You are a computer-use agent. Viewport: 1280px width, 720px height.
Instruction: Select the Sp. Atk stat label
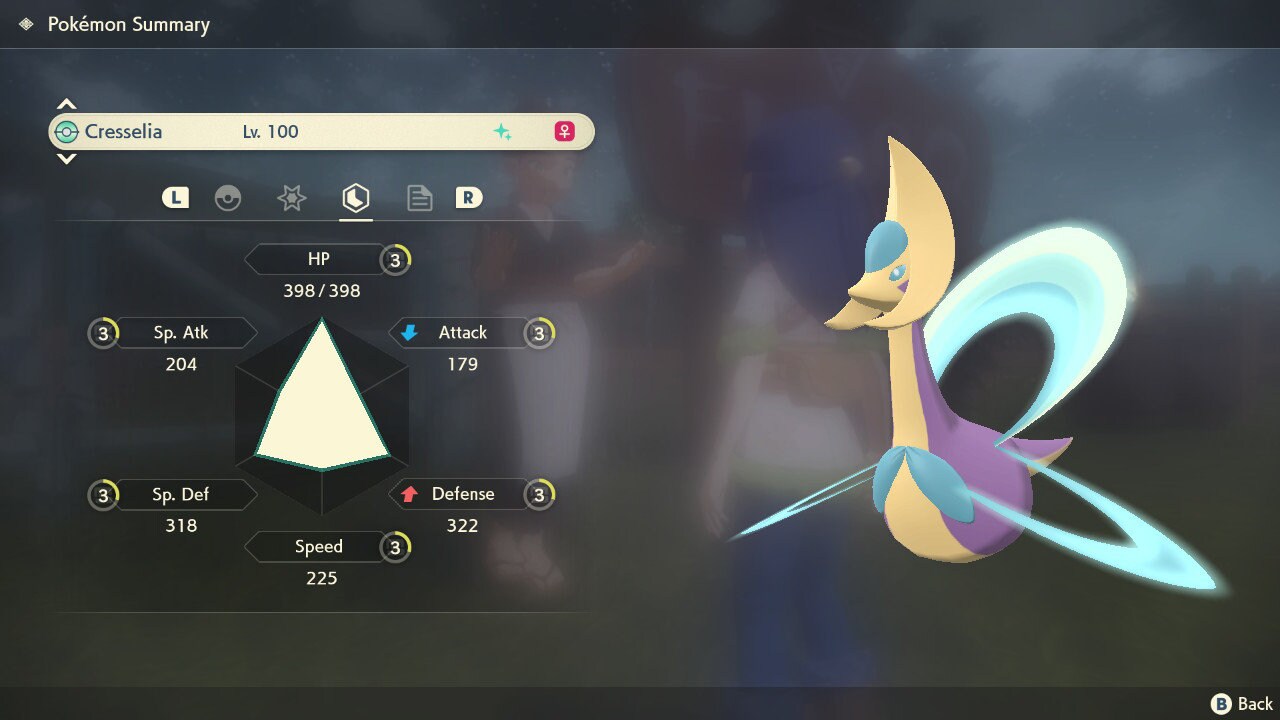tap(181, 333)
